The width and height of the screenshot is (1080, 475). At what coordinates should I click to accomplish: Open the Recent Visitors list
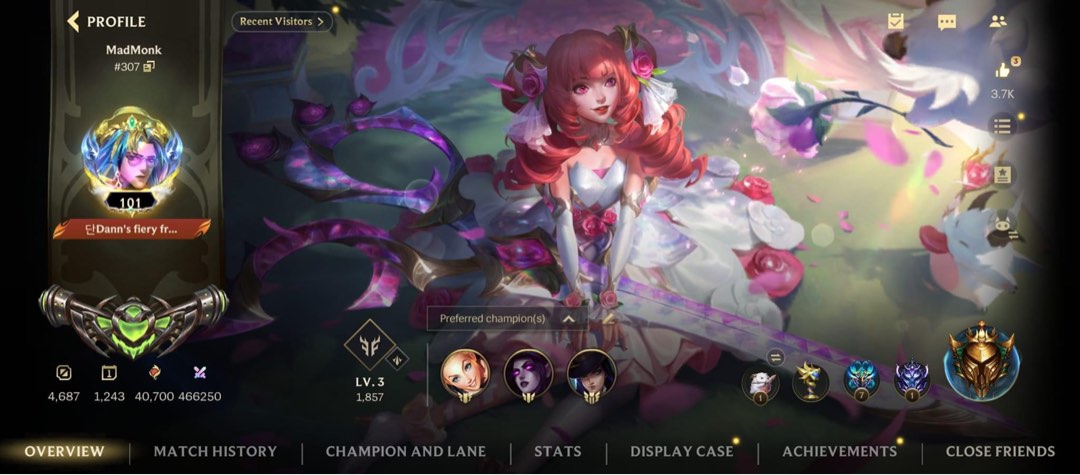(x=283, y=21)
